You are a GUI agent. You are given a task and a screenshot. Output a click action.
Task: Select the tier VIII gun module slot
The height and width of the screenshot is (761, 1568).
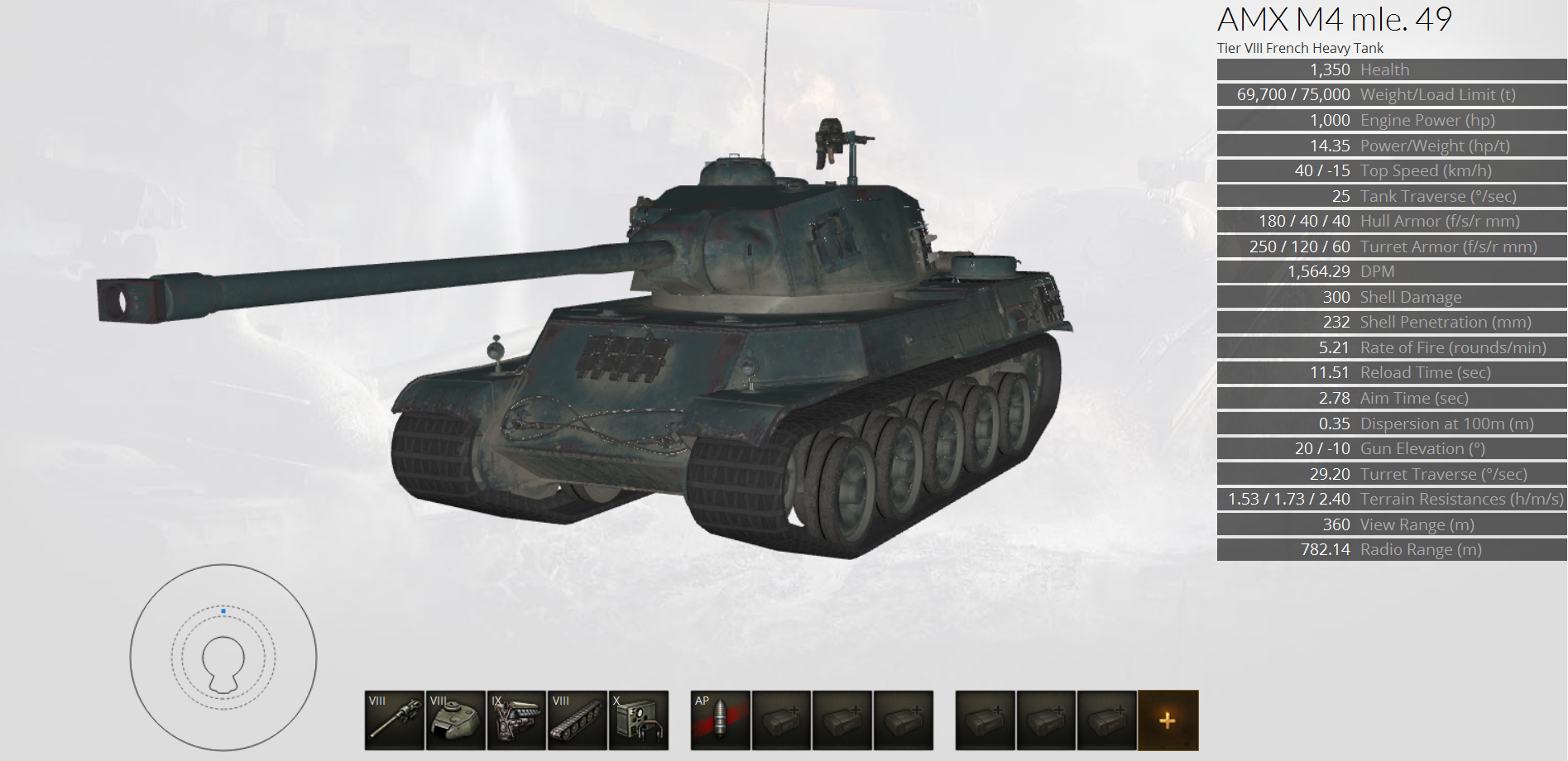point(395,720)
